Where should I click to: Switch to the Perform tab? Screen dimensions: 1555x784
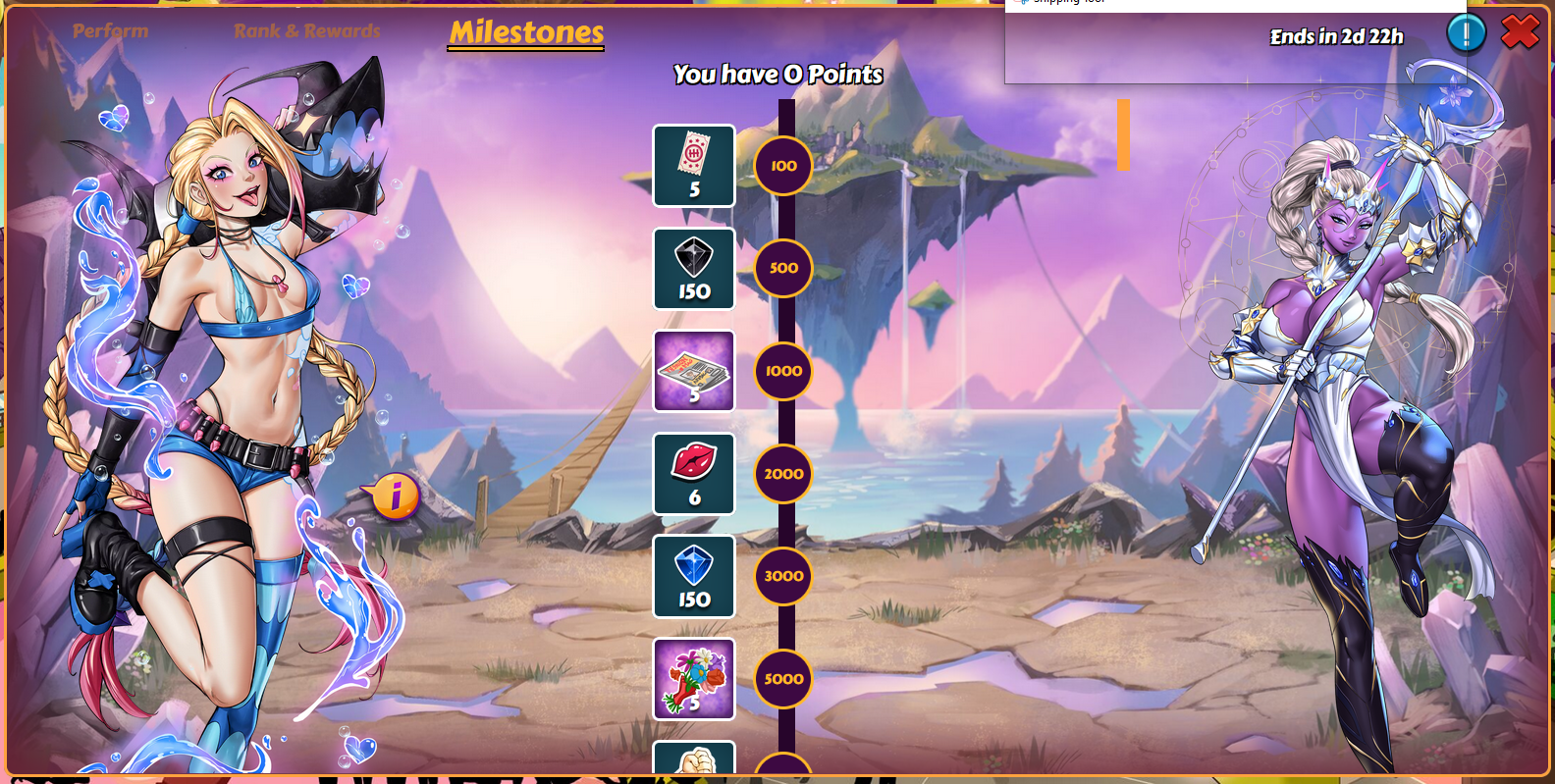[110, 31]
